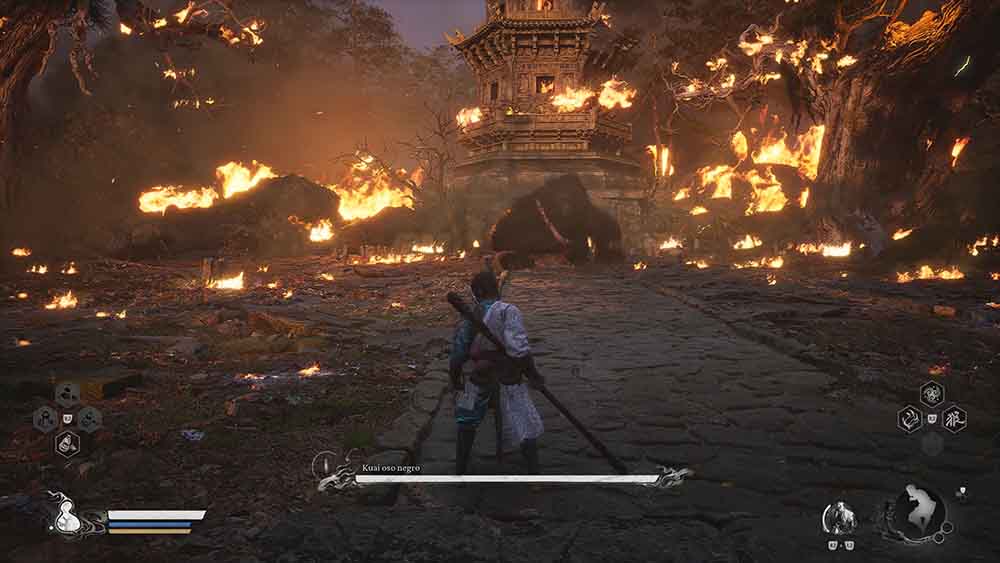Activate the top swirling spell icon
Image resolution: width=1000 pixels, height=563 pixels.
[x=932, y=393]
